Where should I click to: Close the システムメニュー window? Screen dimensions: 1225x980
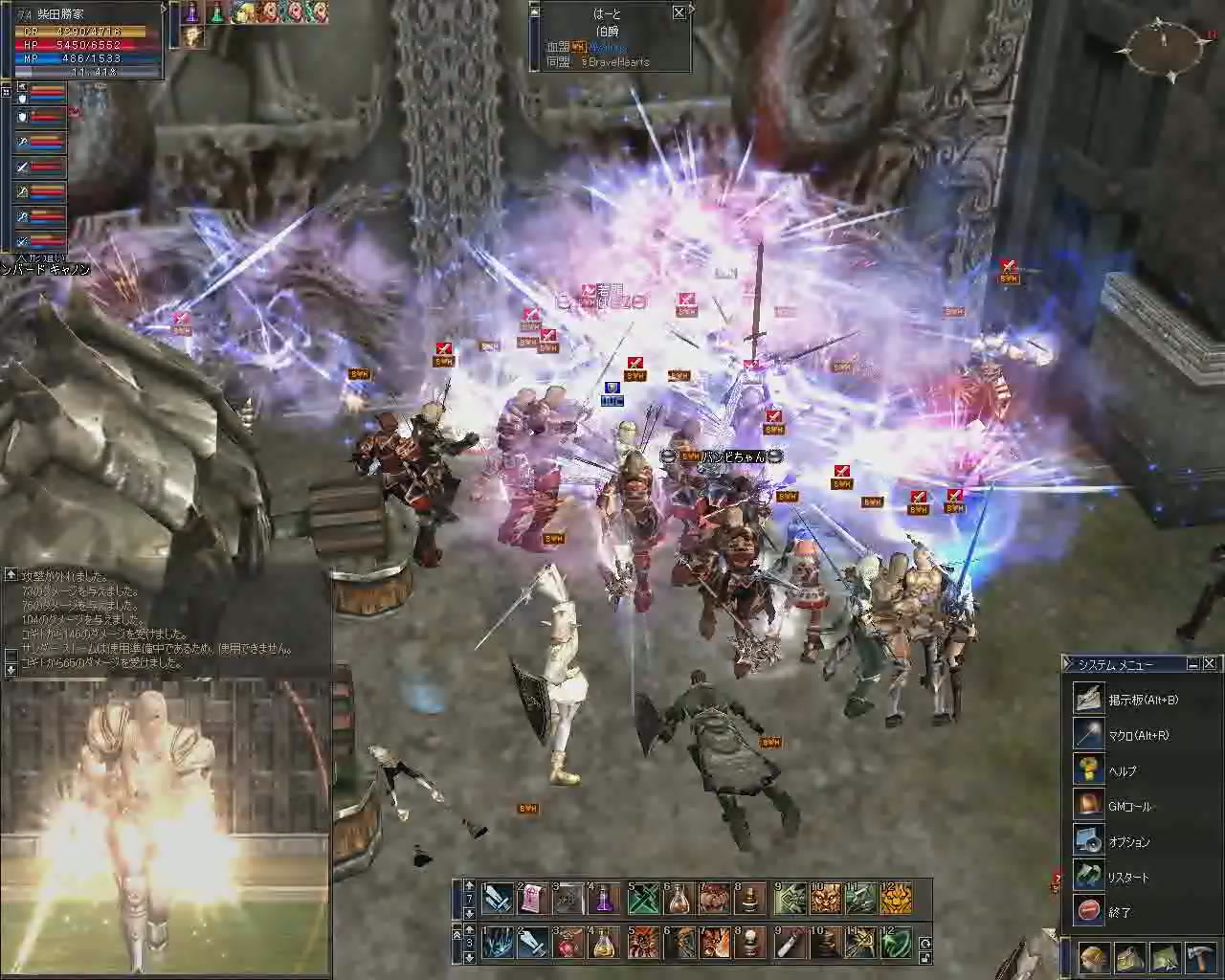(x=1210, y=663)
